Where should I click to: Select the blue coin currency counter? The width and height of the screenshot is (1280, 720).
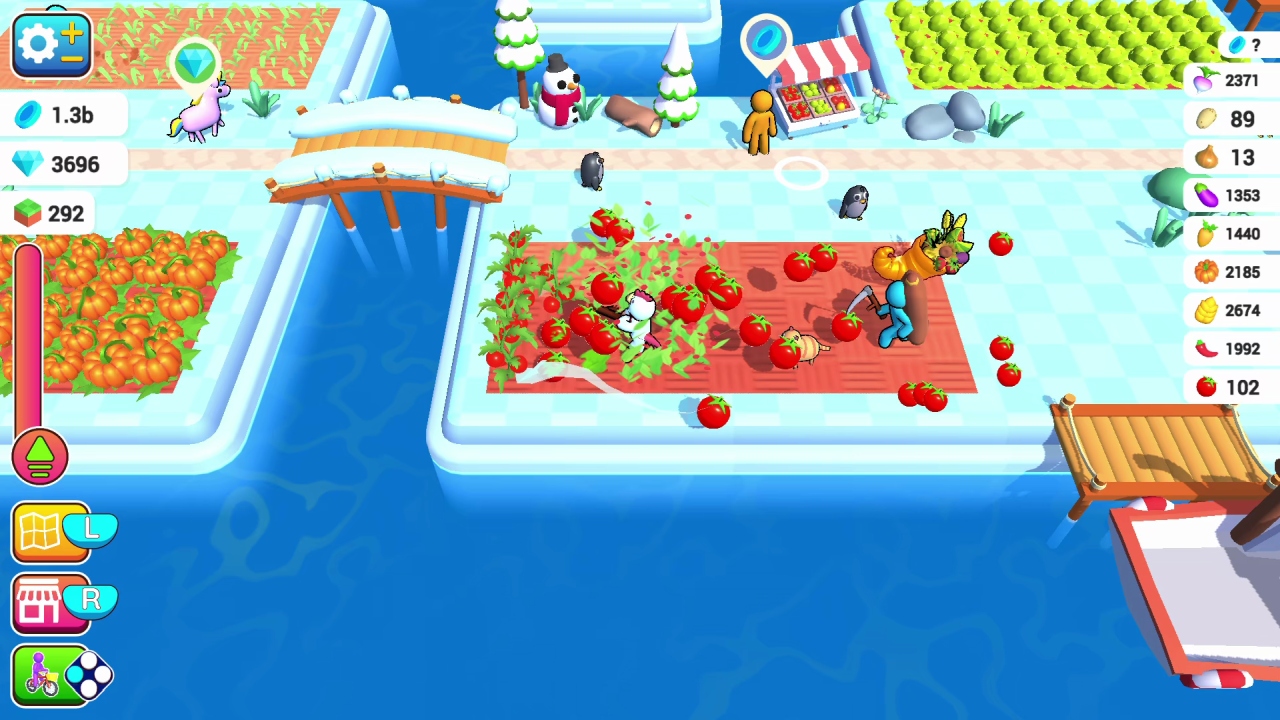(60, 115)
